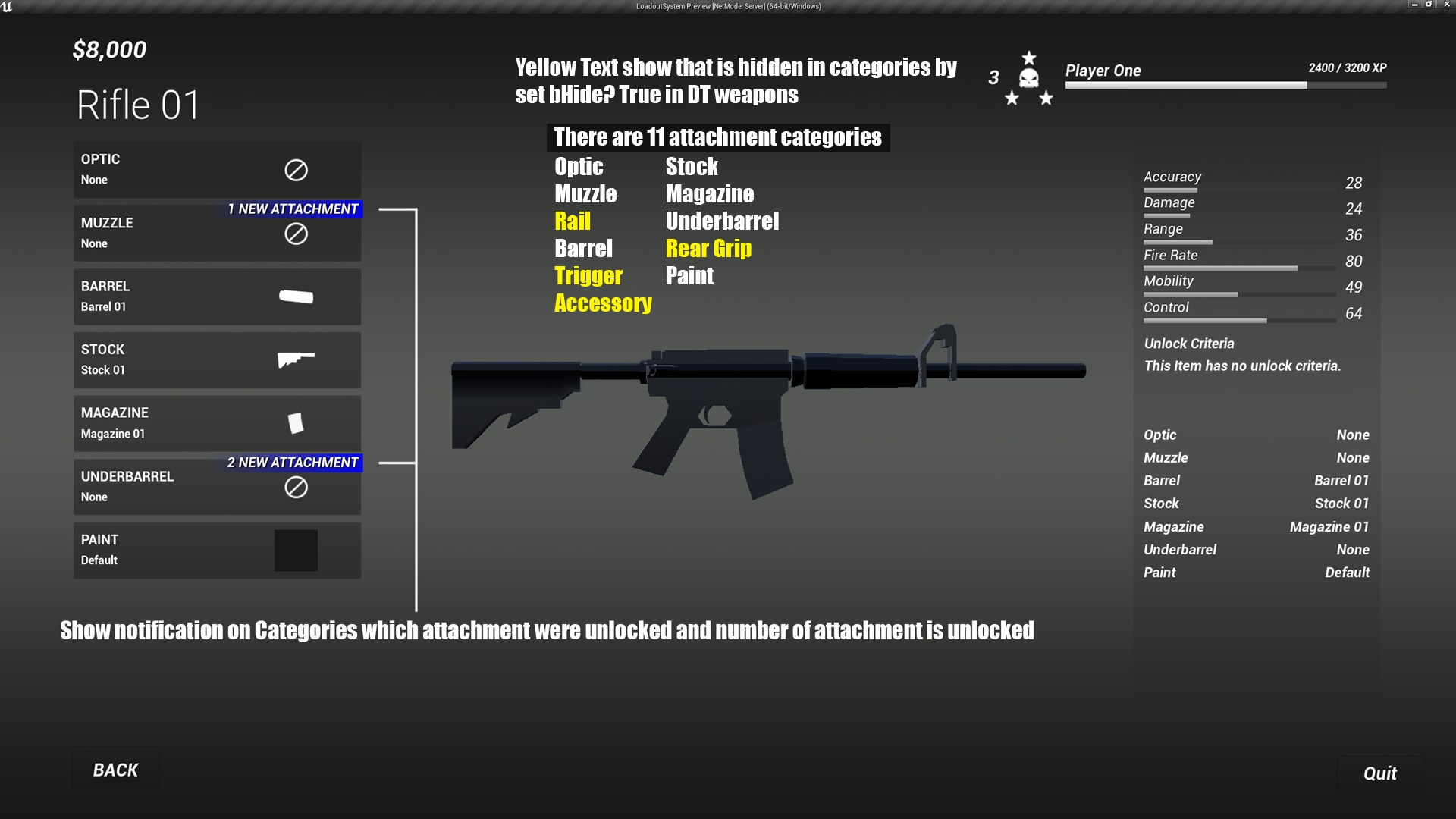The height and width of the screenshot is (819, 1456).
Task: Close the preview window
Action: [x=1445, y=5]
